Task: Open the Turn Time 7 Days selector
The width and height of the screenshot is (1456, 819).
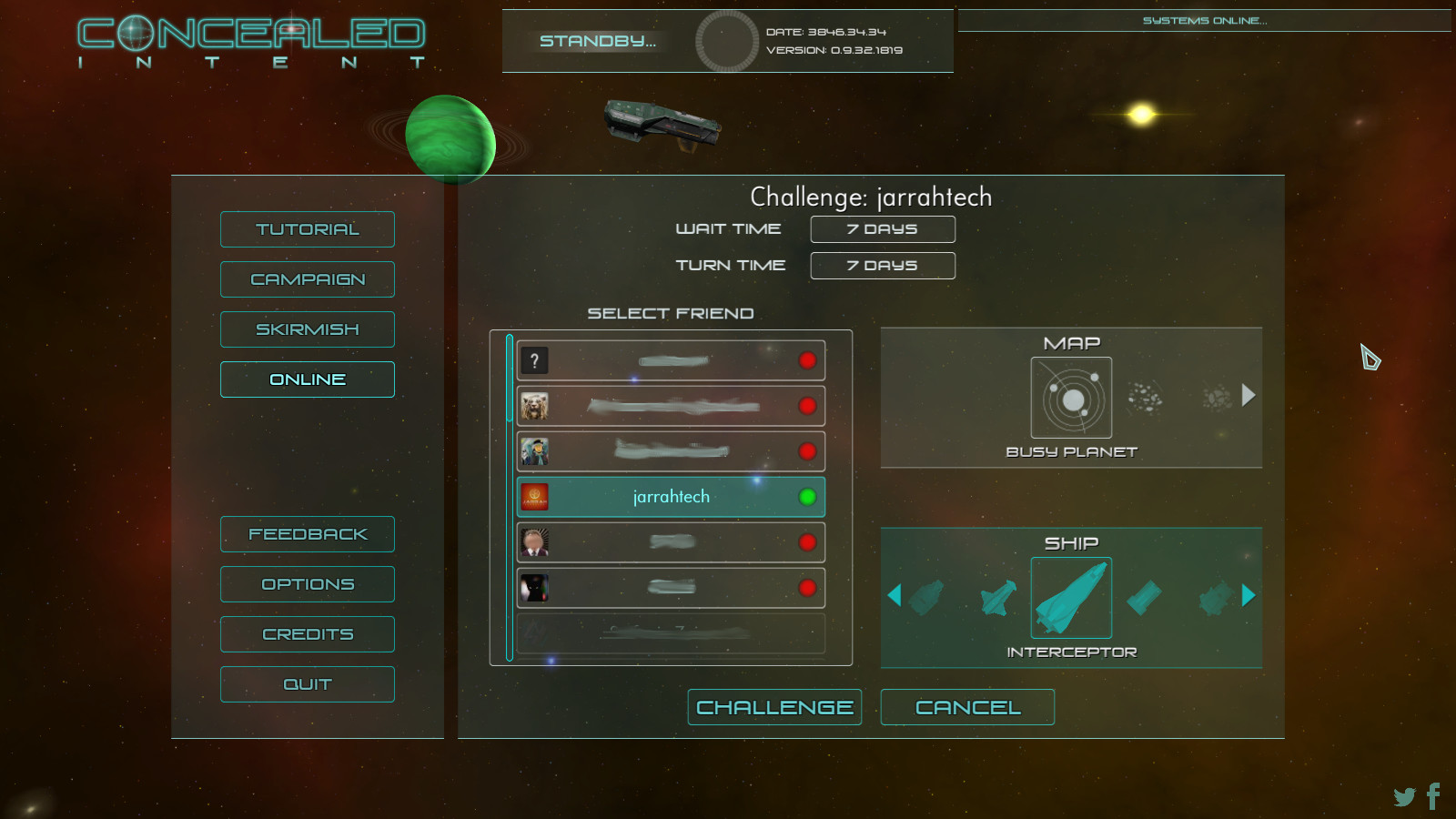Action: pyautogui.click(x=882, y=265)
